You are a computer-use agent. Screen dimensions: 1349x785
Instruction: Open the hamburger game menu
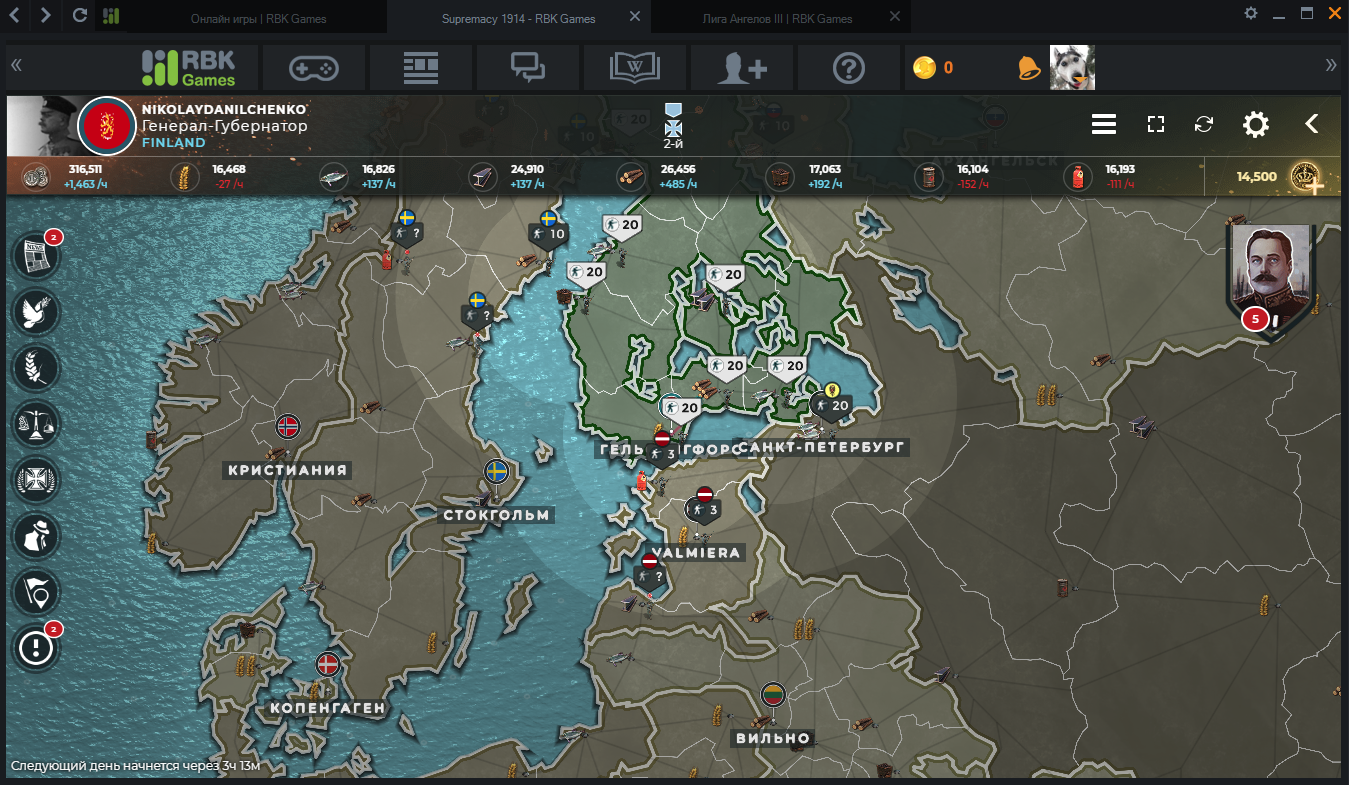(x=1103, y=124)
